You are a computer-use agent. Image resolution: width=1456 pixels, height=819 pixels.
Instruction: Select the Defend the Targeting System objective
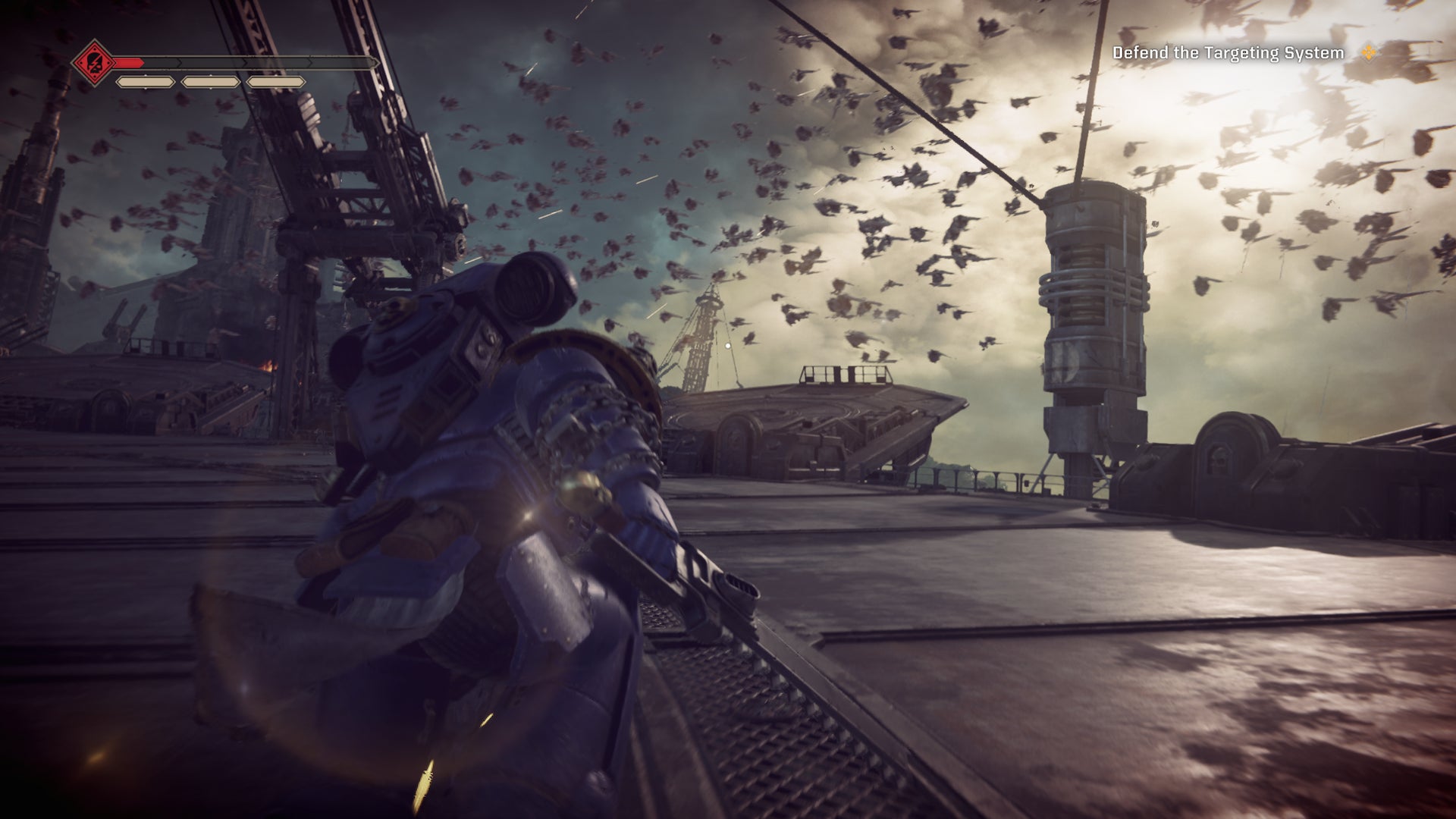click(x=1228, y=53)
